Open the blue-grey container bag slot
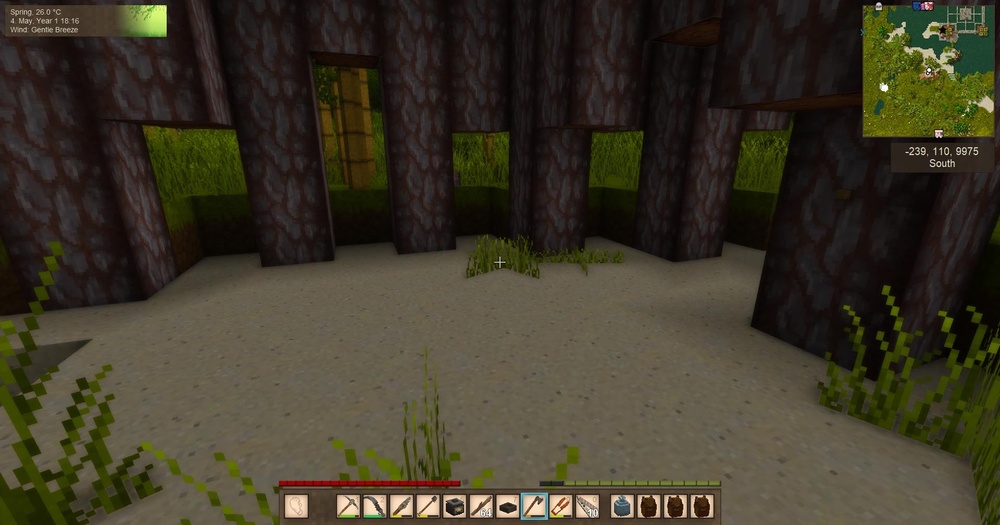 coord(623,506)
